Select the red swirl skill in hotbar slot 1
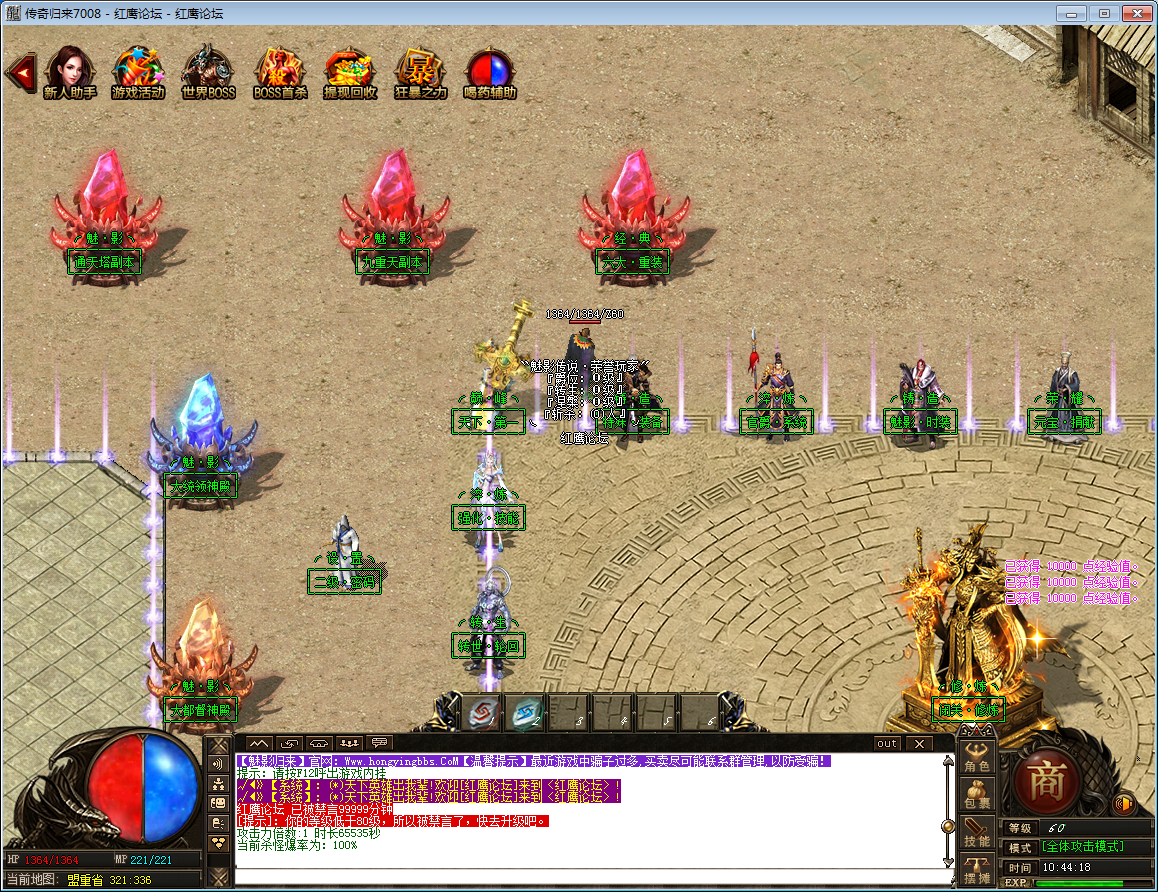1158x892 pixels. (481, 712)
